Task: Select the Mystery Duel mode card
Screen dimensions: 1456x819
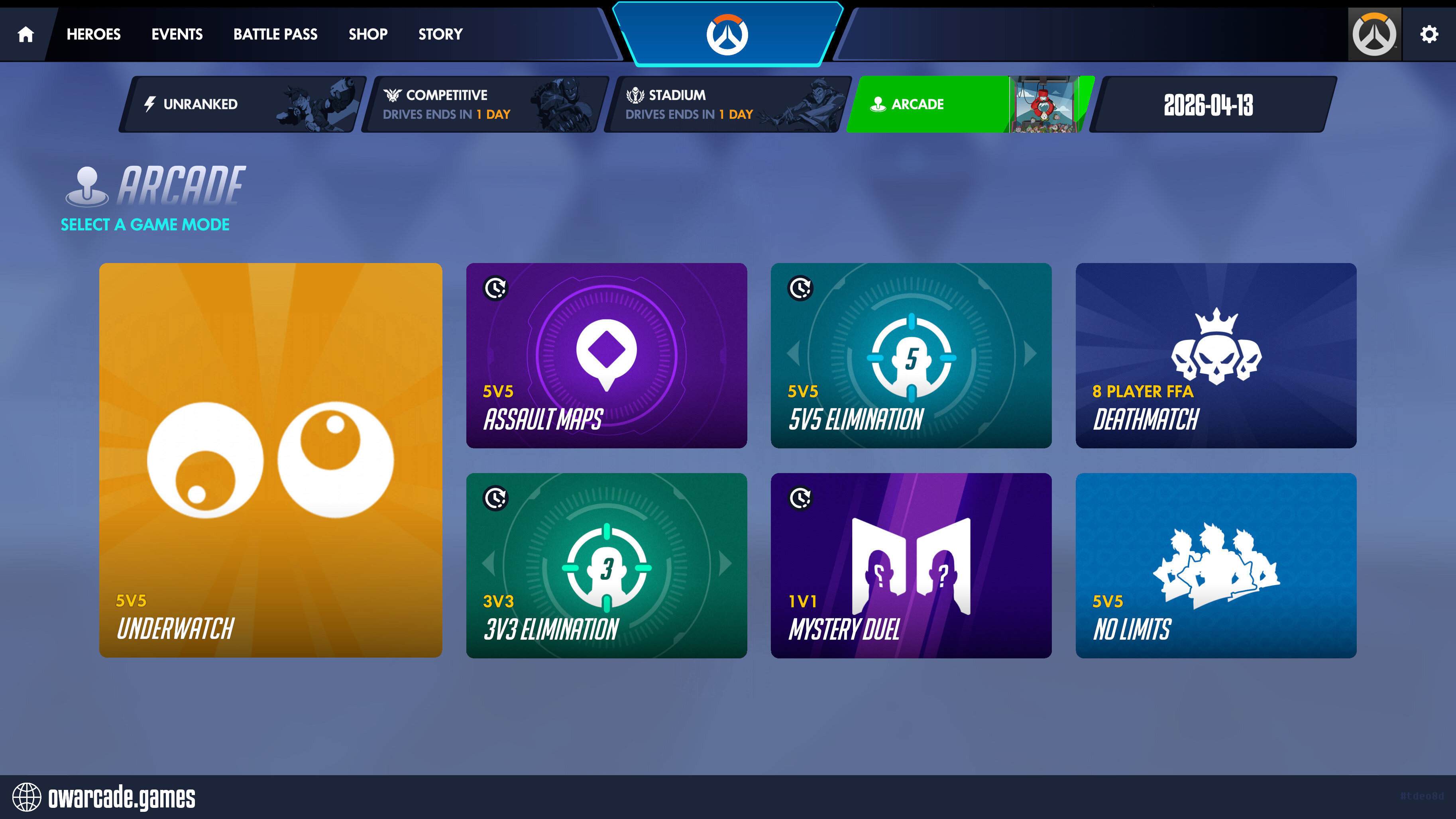Action: click(911, 565)
